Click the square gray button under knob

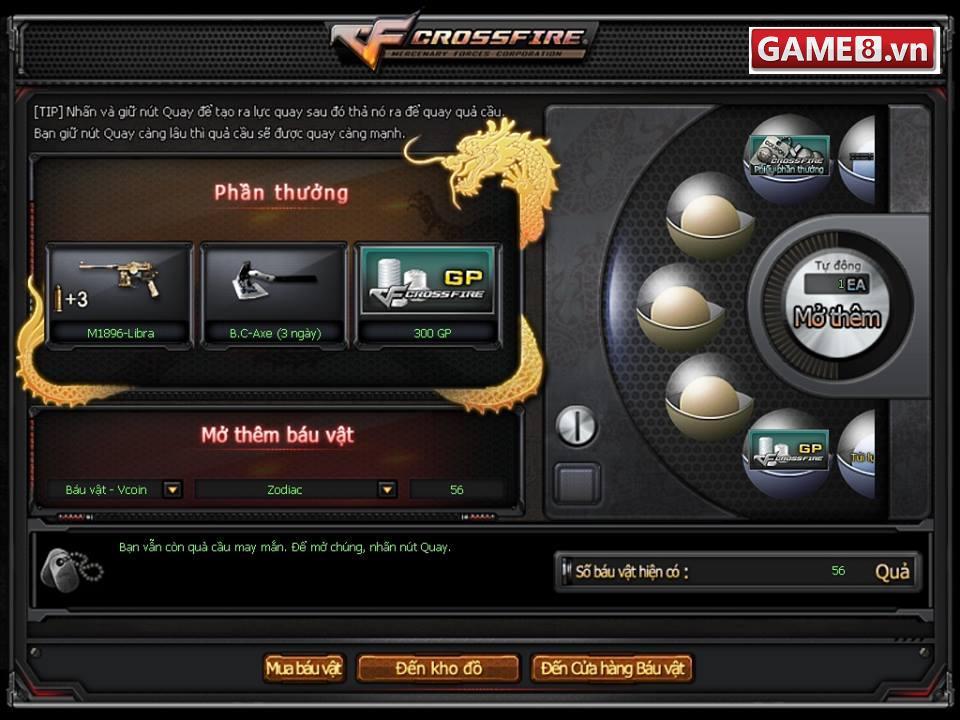coord(578,483)
